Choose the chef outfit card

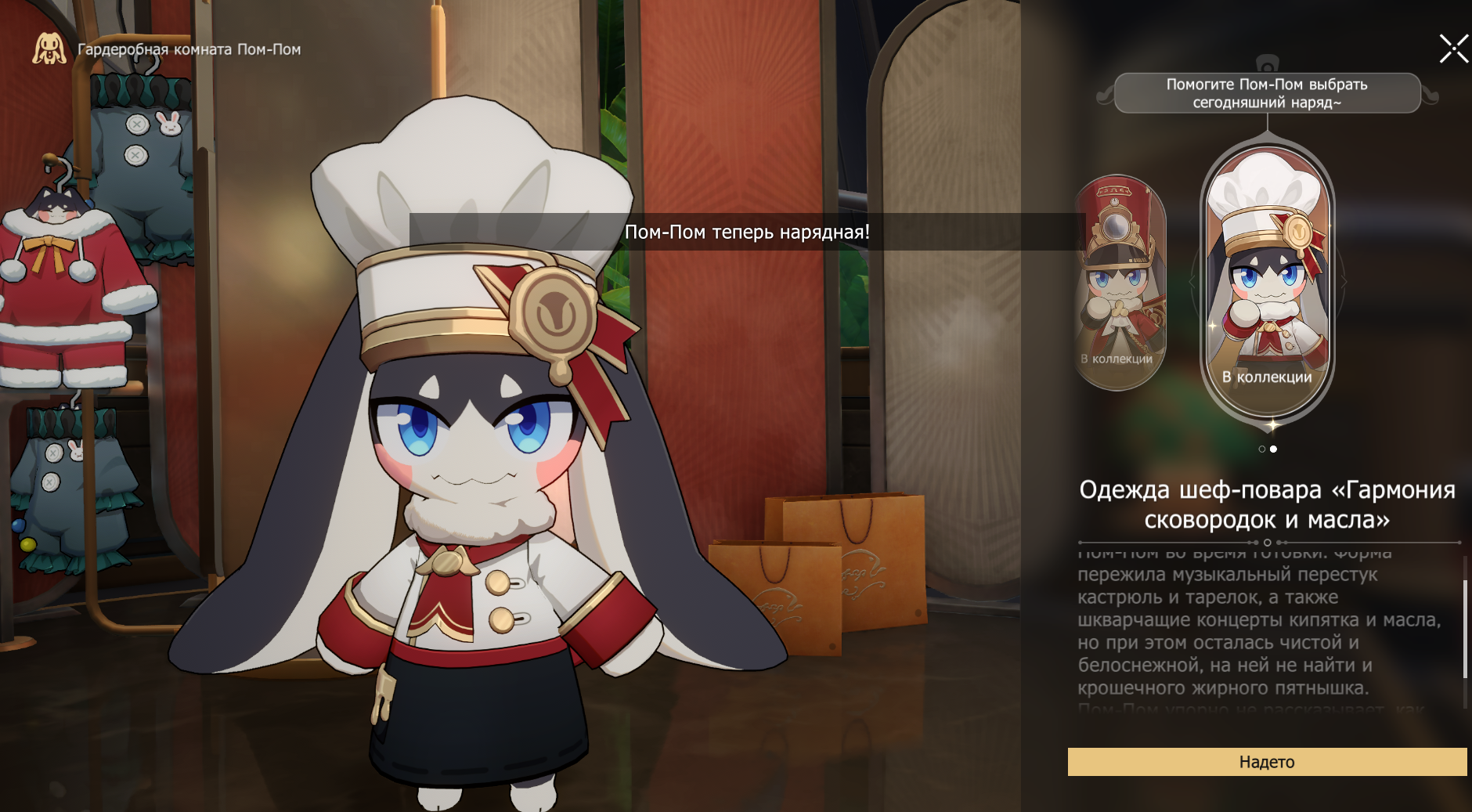click(x=1267, y=282)
